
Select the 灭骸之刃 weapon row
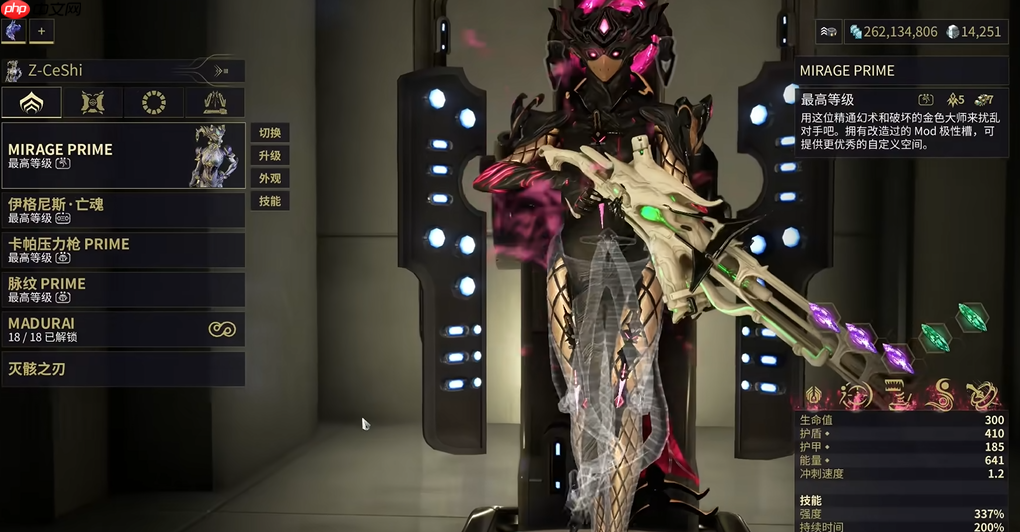[x=123, y=369]
